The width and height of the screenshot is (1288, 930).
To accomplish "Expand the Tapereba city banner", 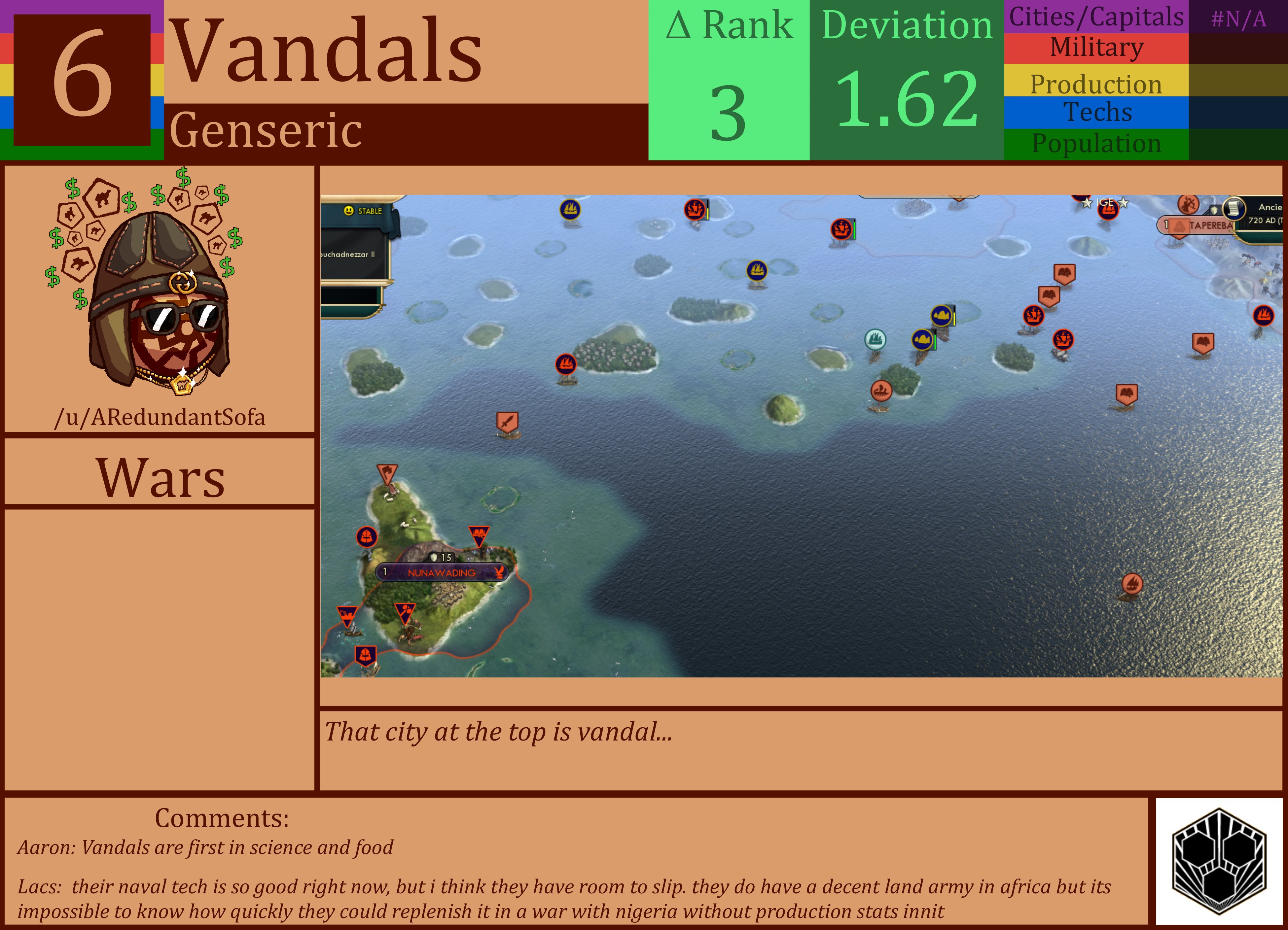I will [1199, 226].
